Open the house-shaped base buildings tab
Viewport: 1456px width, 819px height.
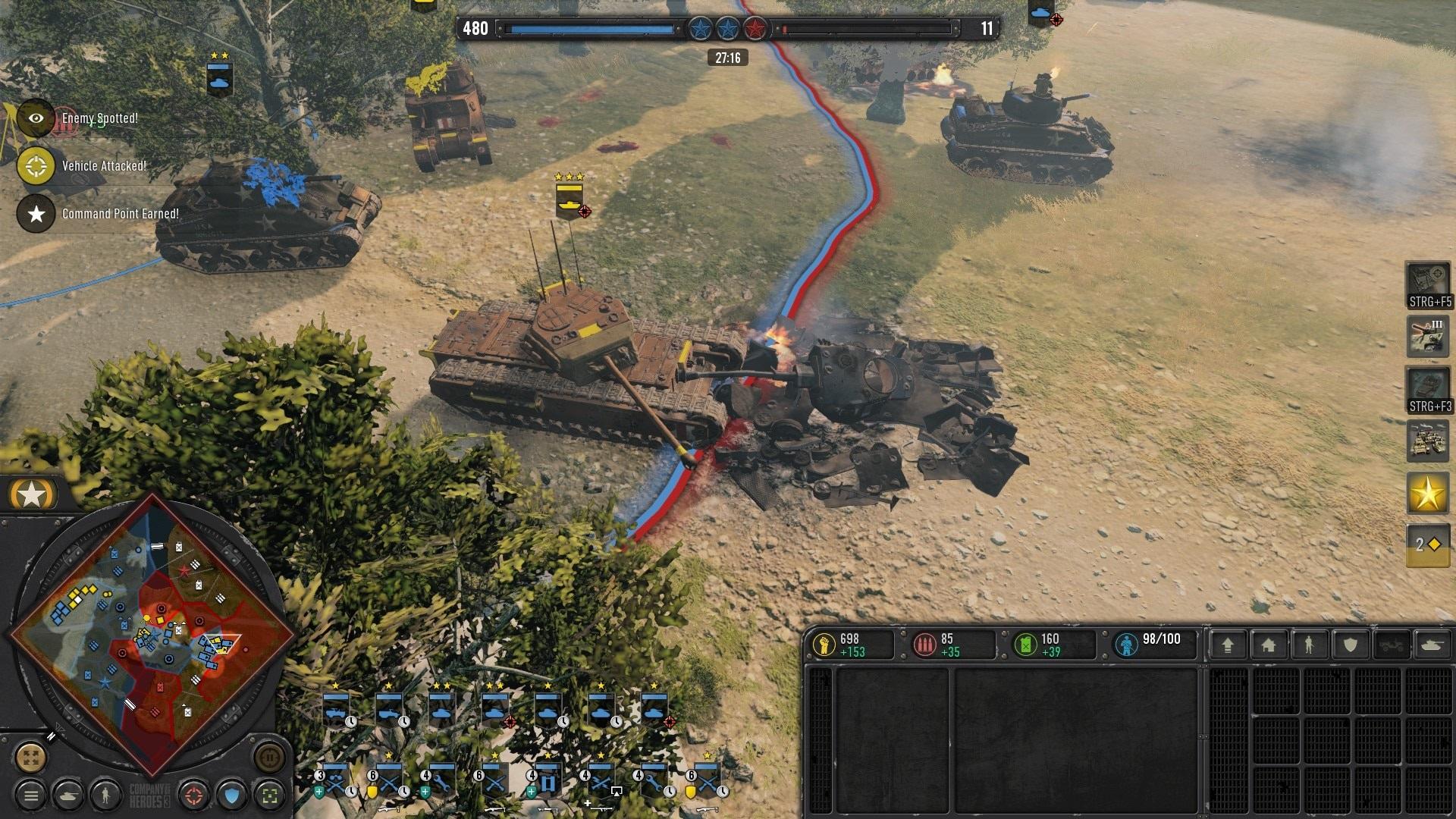point(1269,645)
